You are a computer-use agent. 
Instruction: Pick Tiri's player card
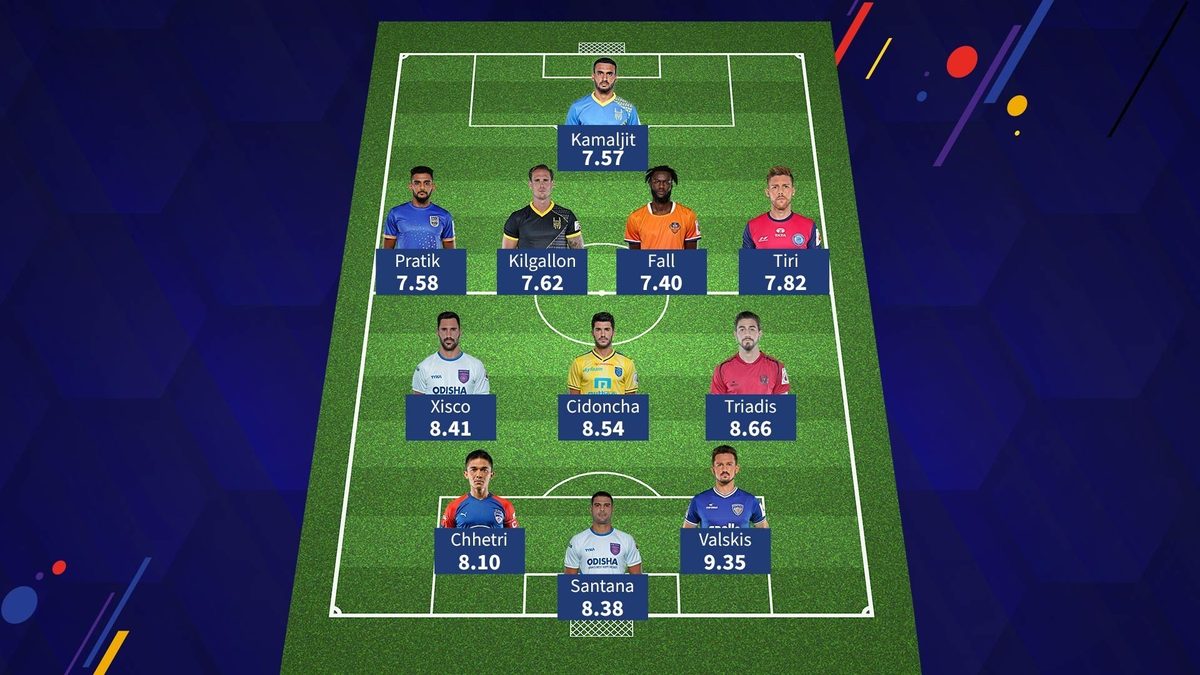click(x=783, y=271)
